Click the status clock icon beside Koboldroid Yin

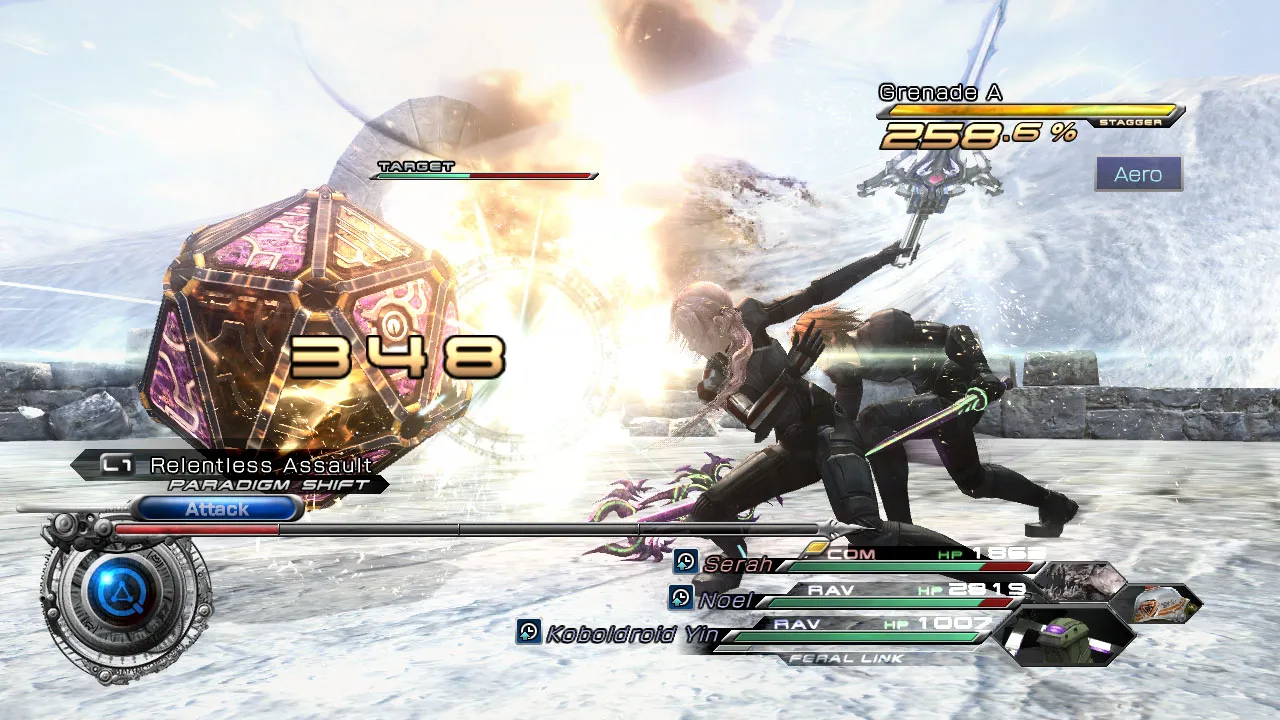[x=529, y=632]
